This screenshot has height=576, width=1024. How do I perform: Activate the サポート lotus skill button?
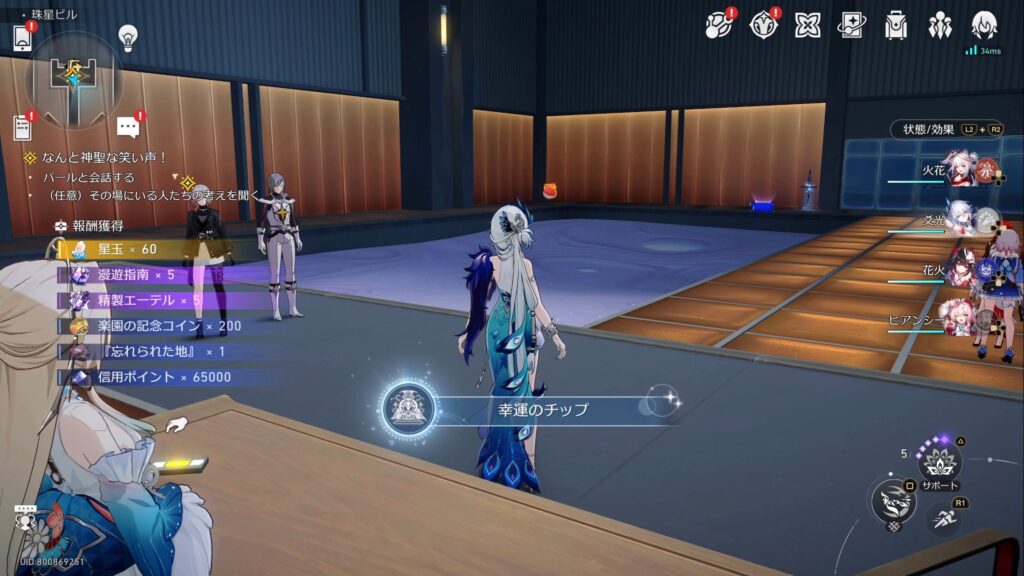[x=939, y=462]
